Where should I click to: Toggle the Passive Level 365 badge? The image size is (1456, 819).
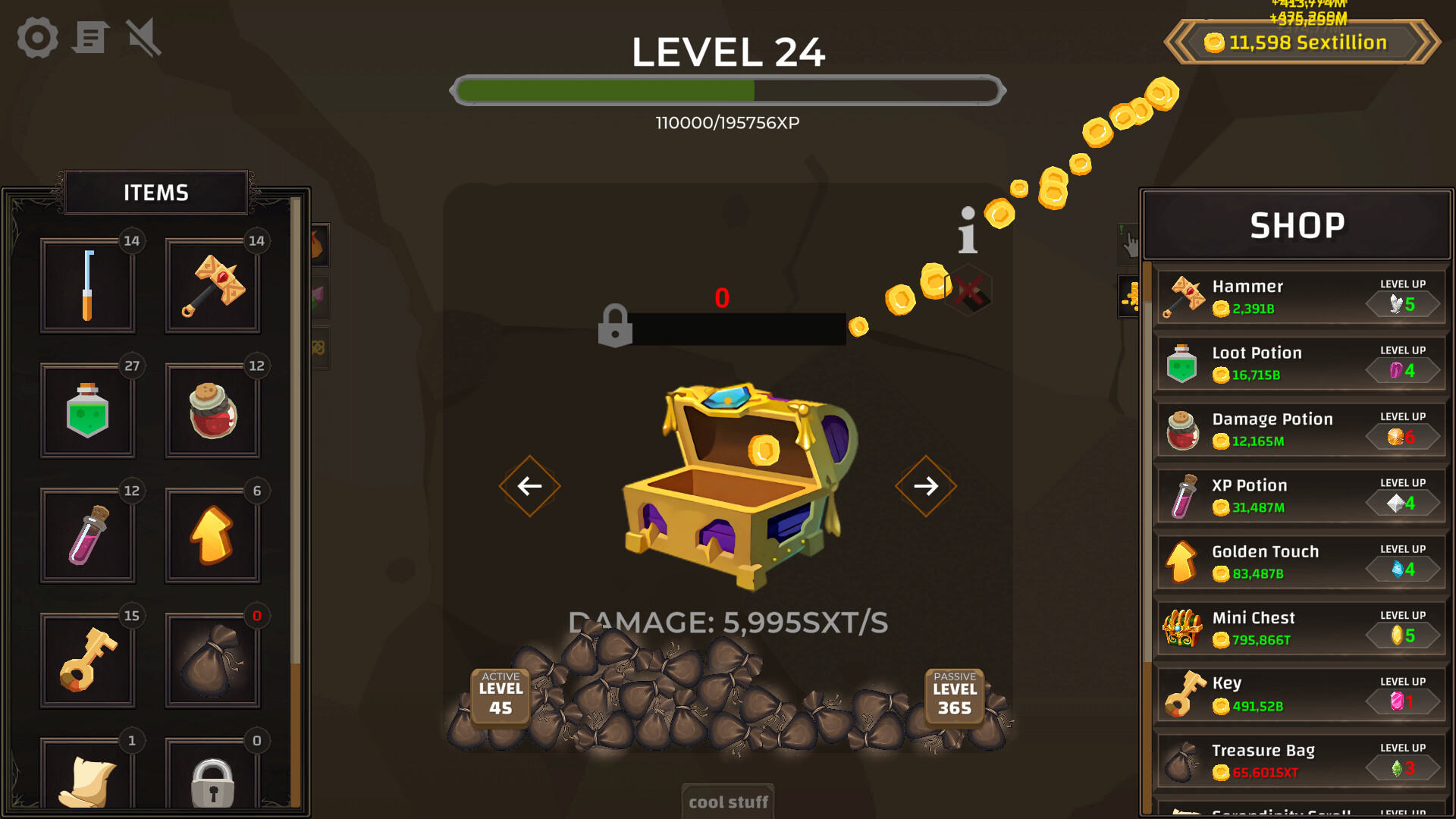(953, 695)
